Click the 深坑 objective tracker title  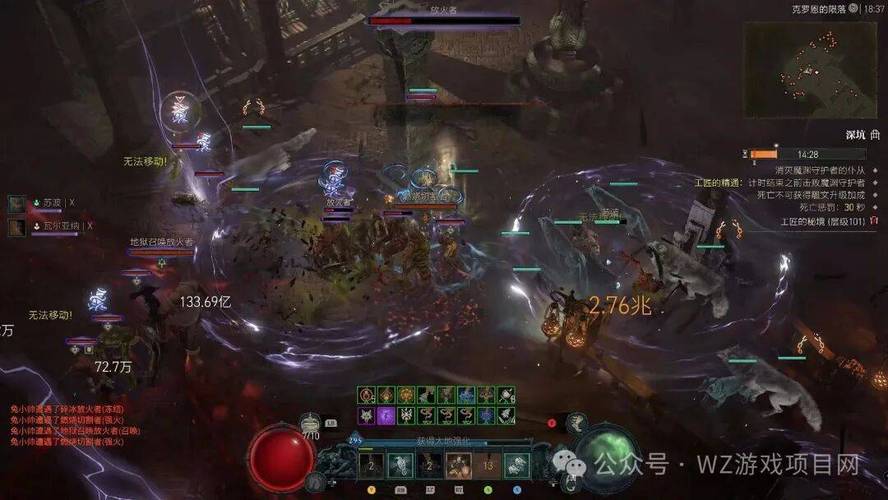click(859, 134)
